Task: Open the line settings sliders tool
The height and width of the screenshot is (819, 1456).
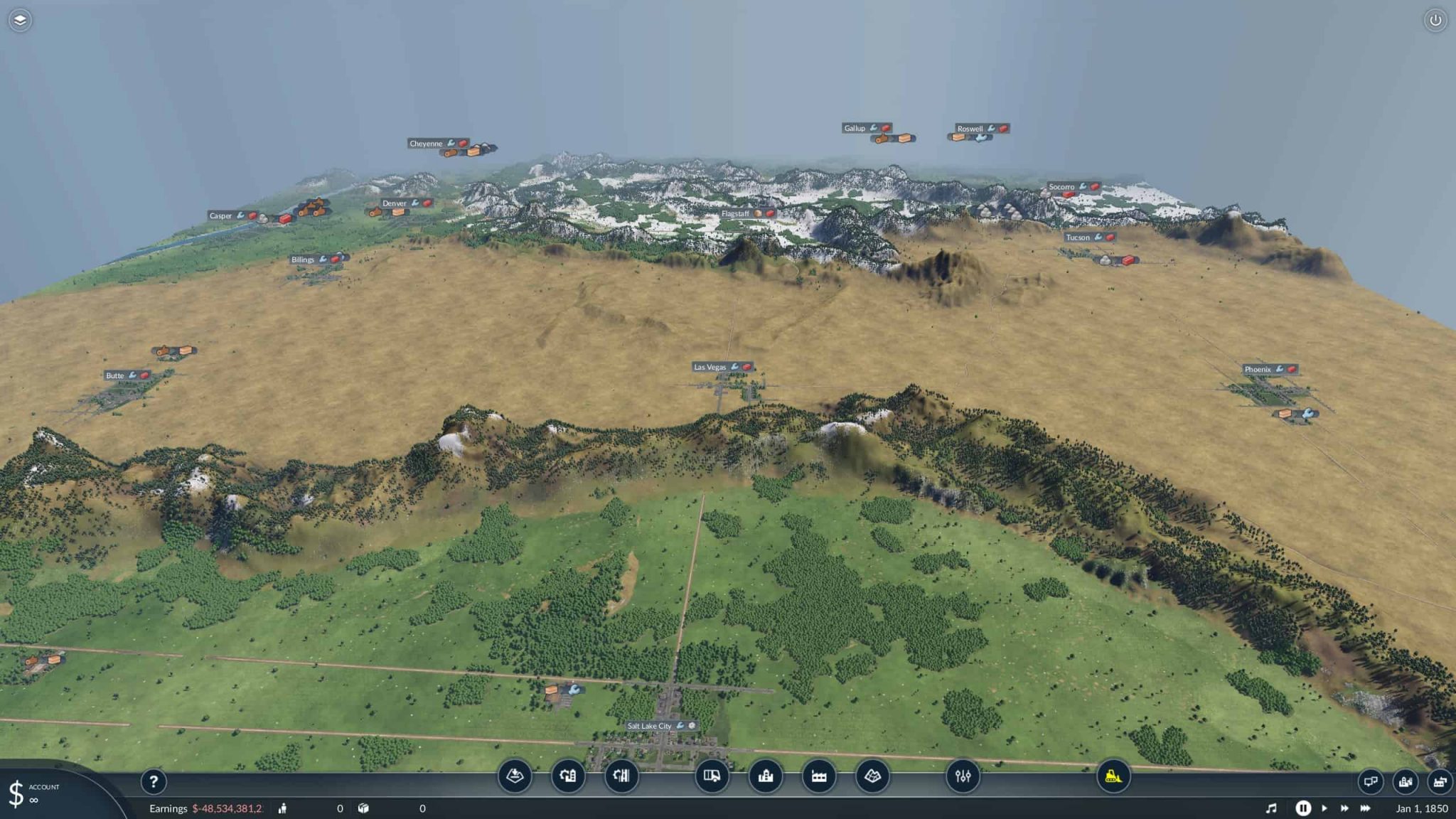Action: (x=964, y=777)
